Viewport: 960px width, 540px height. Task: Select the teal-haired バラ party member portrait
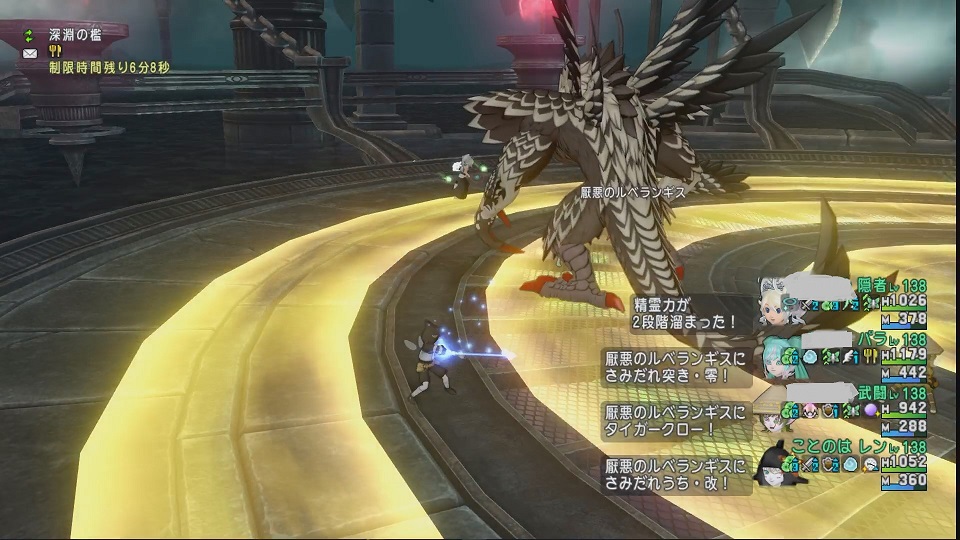[x=781, y=358]
